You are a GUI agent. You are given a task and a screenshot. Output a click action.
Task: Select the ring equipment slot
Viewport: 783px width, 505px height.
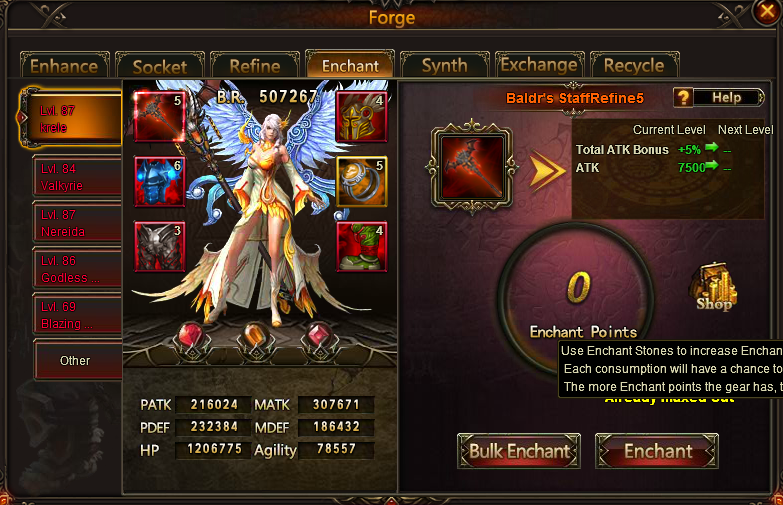[361, 182]
